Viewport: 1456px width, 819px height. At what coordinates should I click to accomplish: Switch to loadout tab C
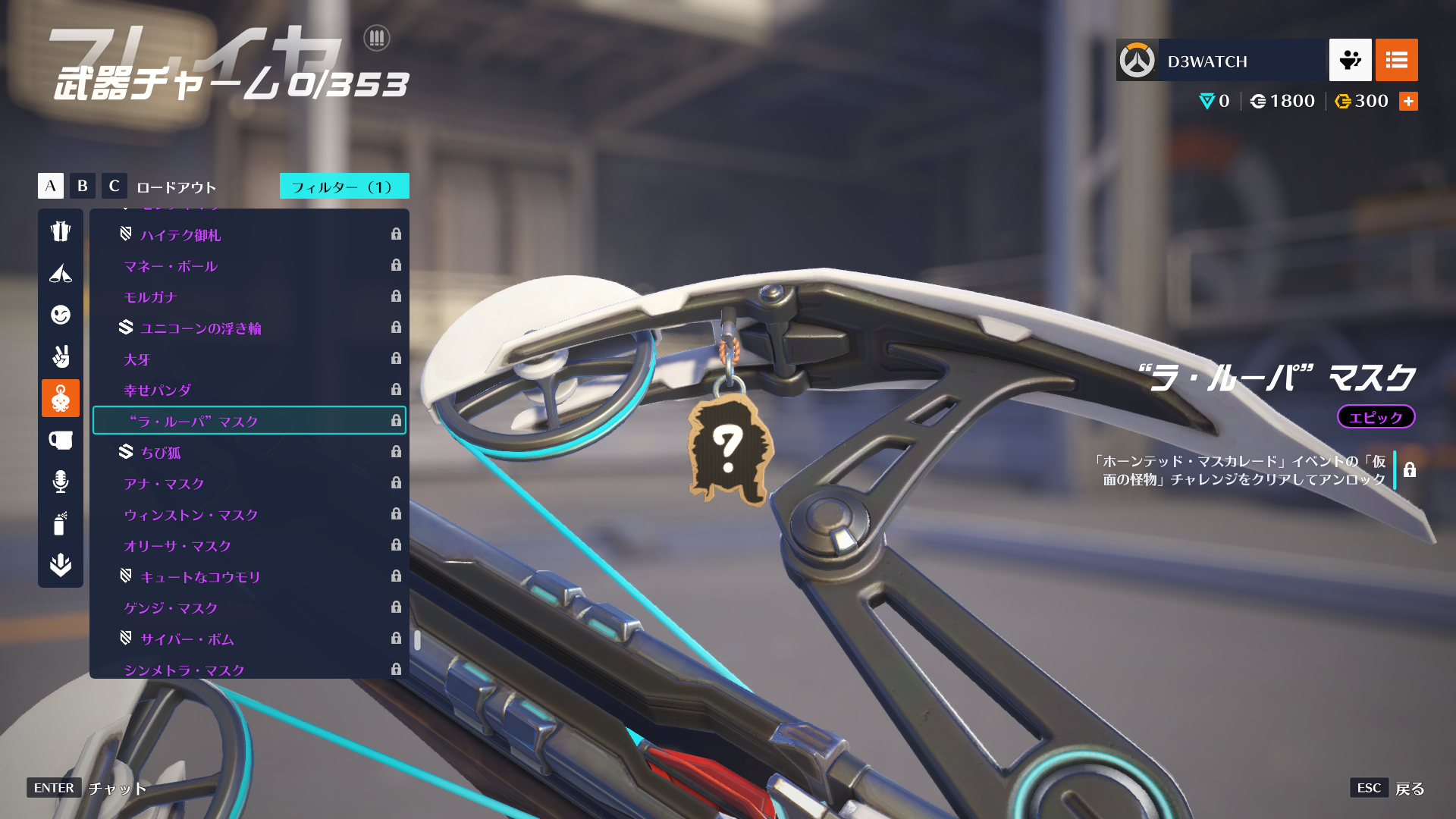coord(115,186)
